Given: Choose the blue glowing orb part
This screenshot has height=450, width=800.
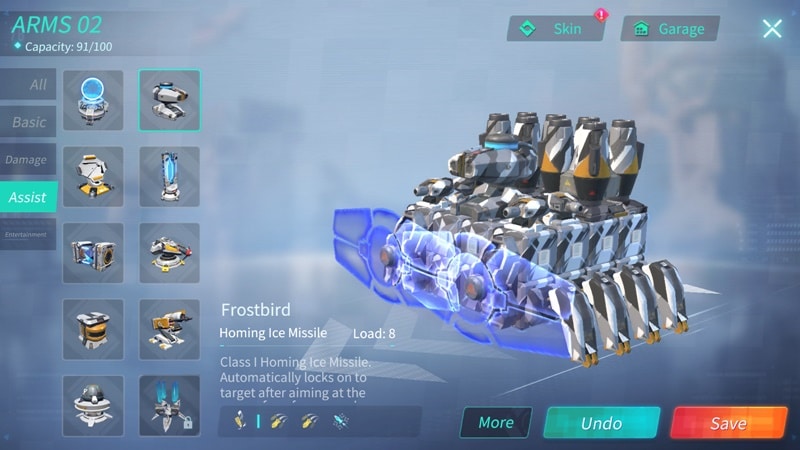Looking at the screenshot, I should coord(93,100).
